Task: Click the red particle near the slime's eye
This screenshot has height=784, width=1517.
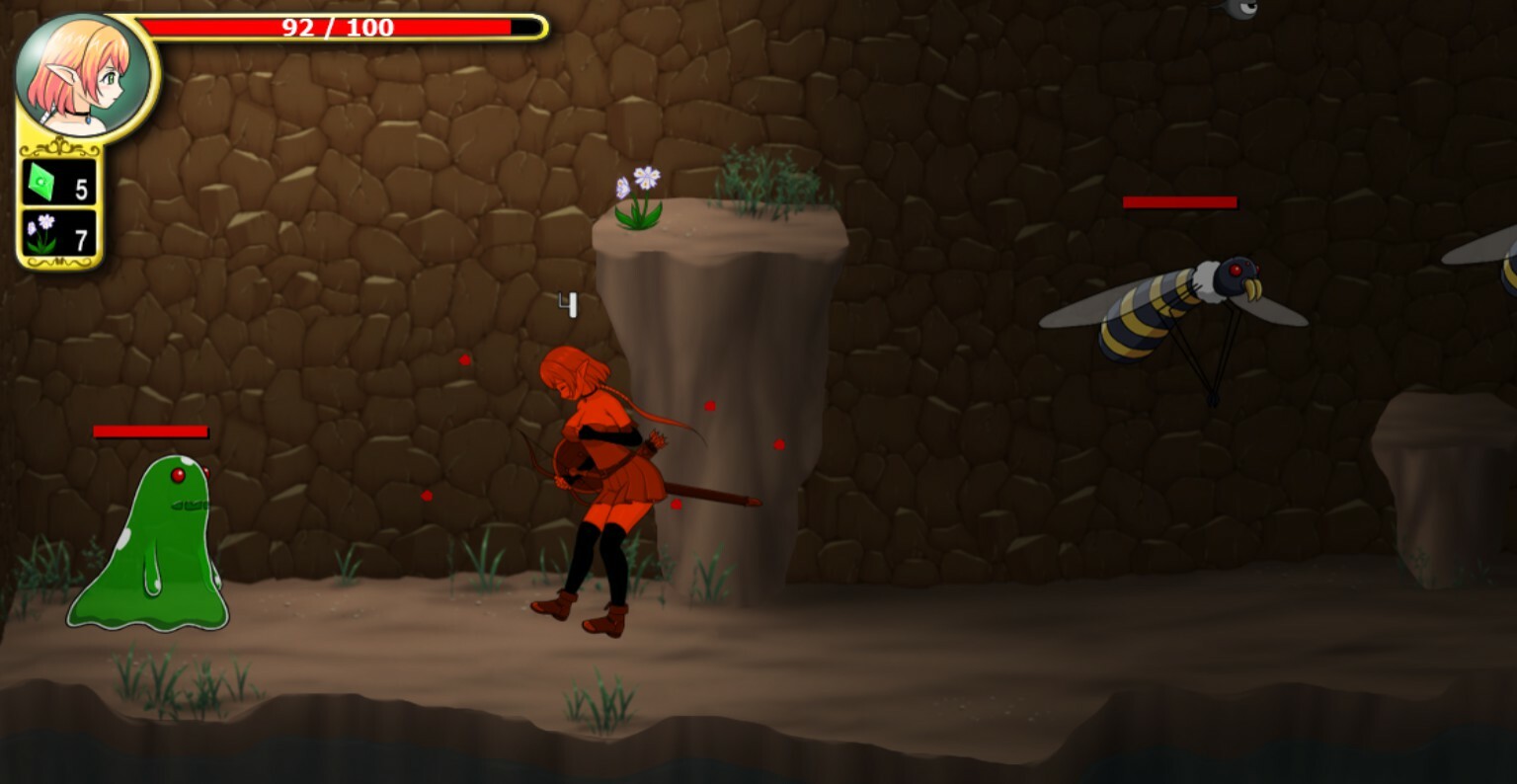Action: pyautogui.click(x=205, y=471)
